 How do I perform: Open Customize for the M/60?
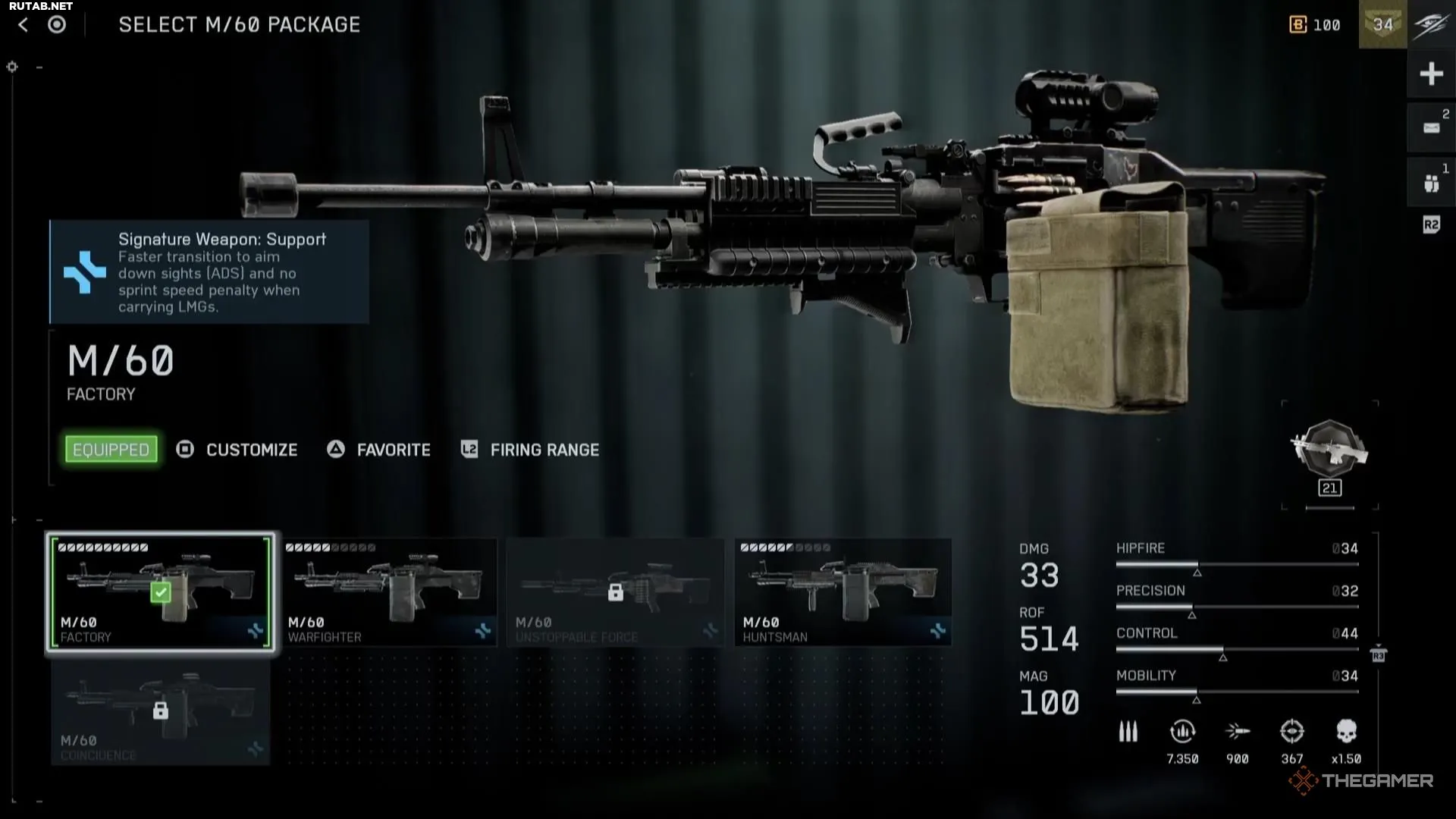[237, 450]
